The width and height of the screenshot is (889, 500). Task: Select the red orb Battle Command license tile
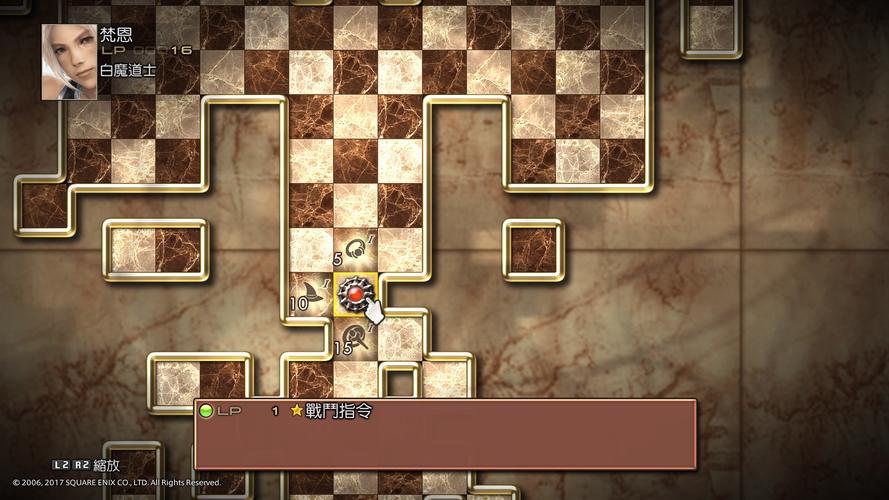point(355,293)
